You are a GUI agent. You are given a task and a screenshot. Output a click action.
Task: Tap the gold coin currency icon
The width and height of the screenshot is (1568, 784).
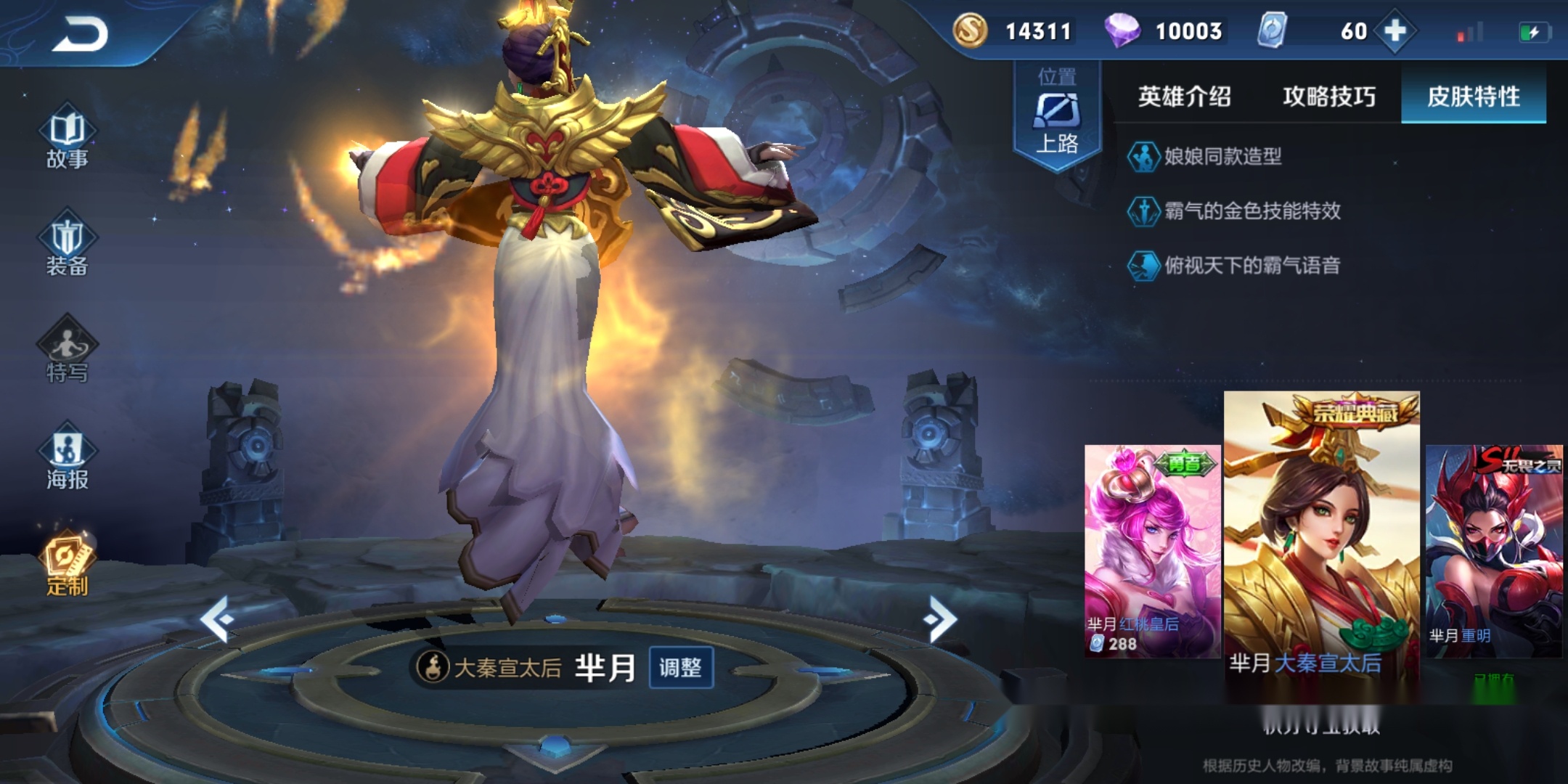coord(970,31)
